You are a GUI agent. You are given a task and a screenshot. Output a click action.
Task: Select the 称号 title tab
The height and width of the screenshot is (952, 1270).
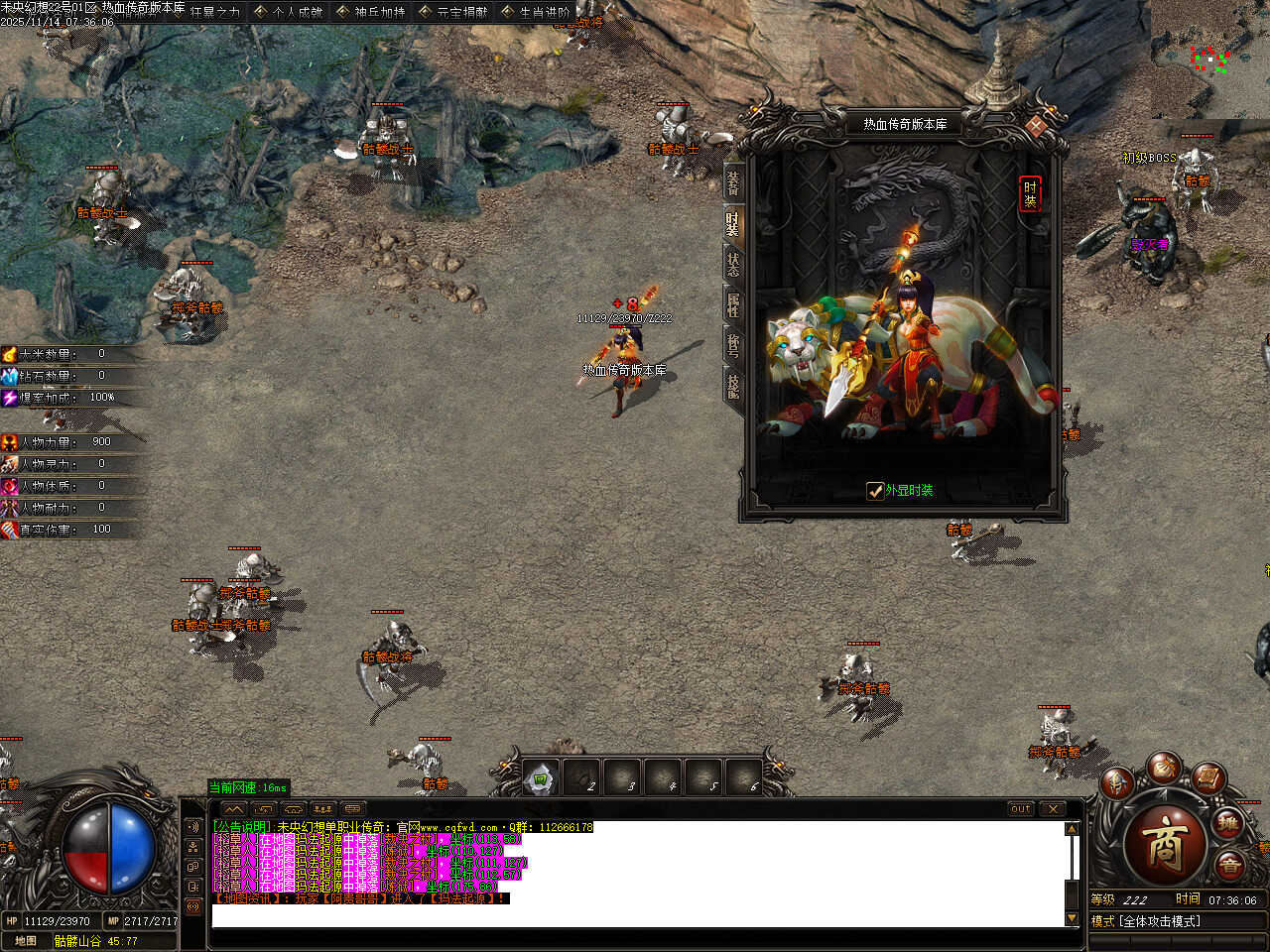tap(733, 345)
